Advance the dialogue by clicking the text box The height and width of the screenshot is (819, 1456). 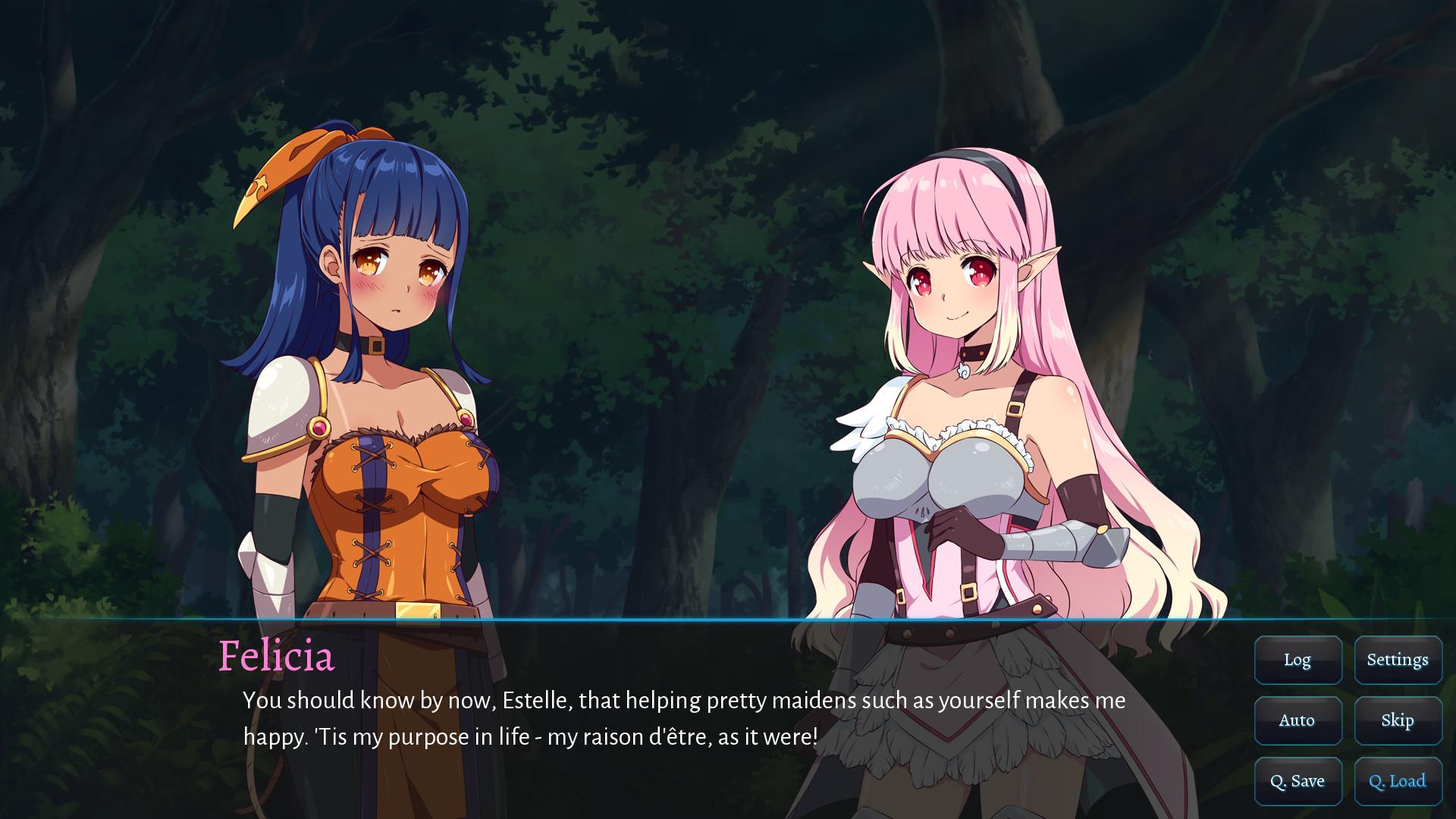(x=607, y=720)
